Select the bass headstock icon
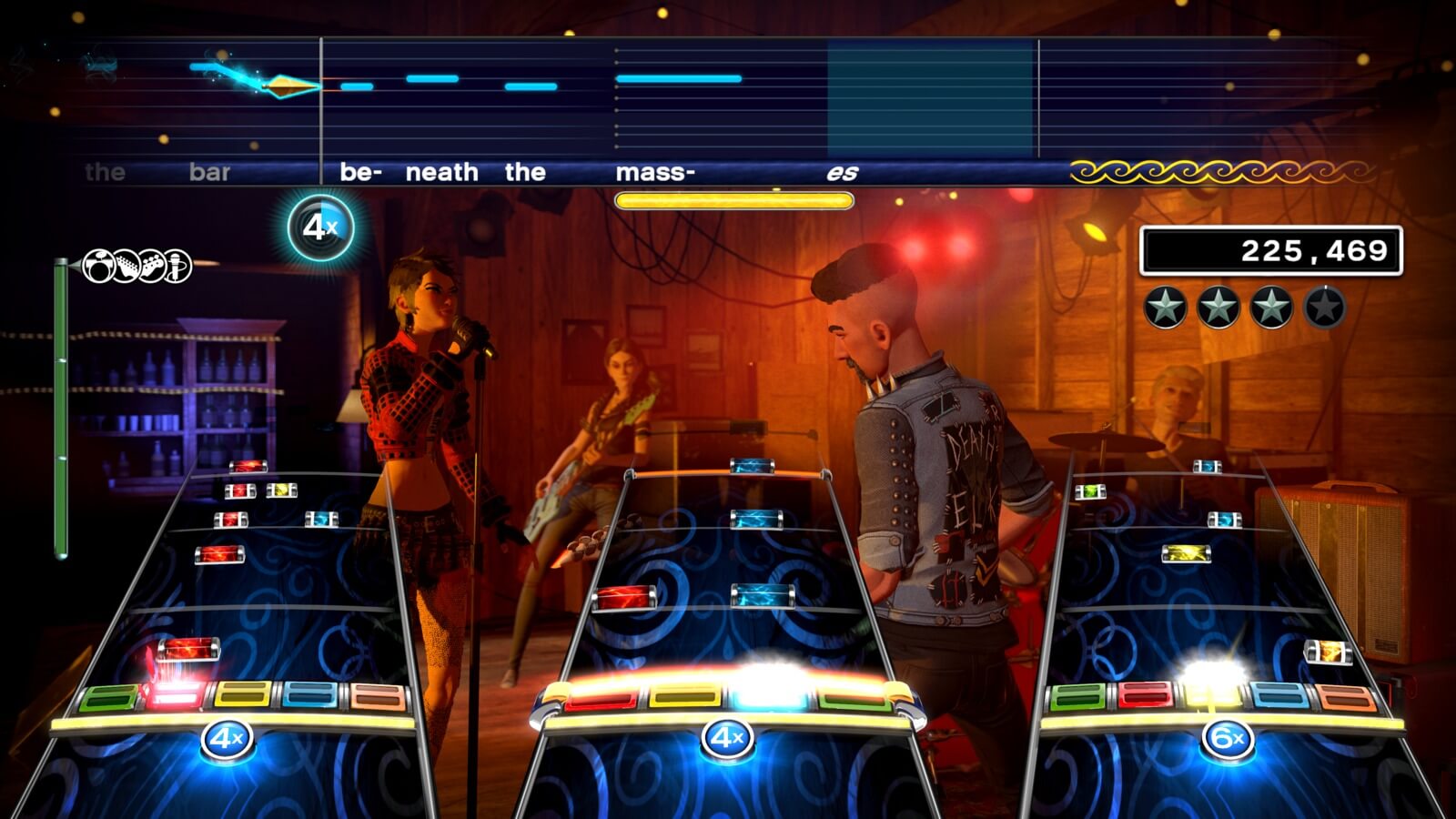 (x=152, y=266)
